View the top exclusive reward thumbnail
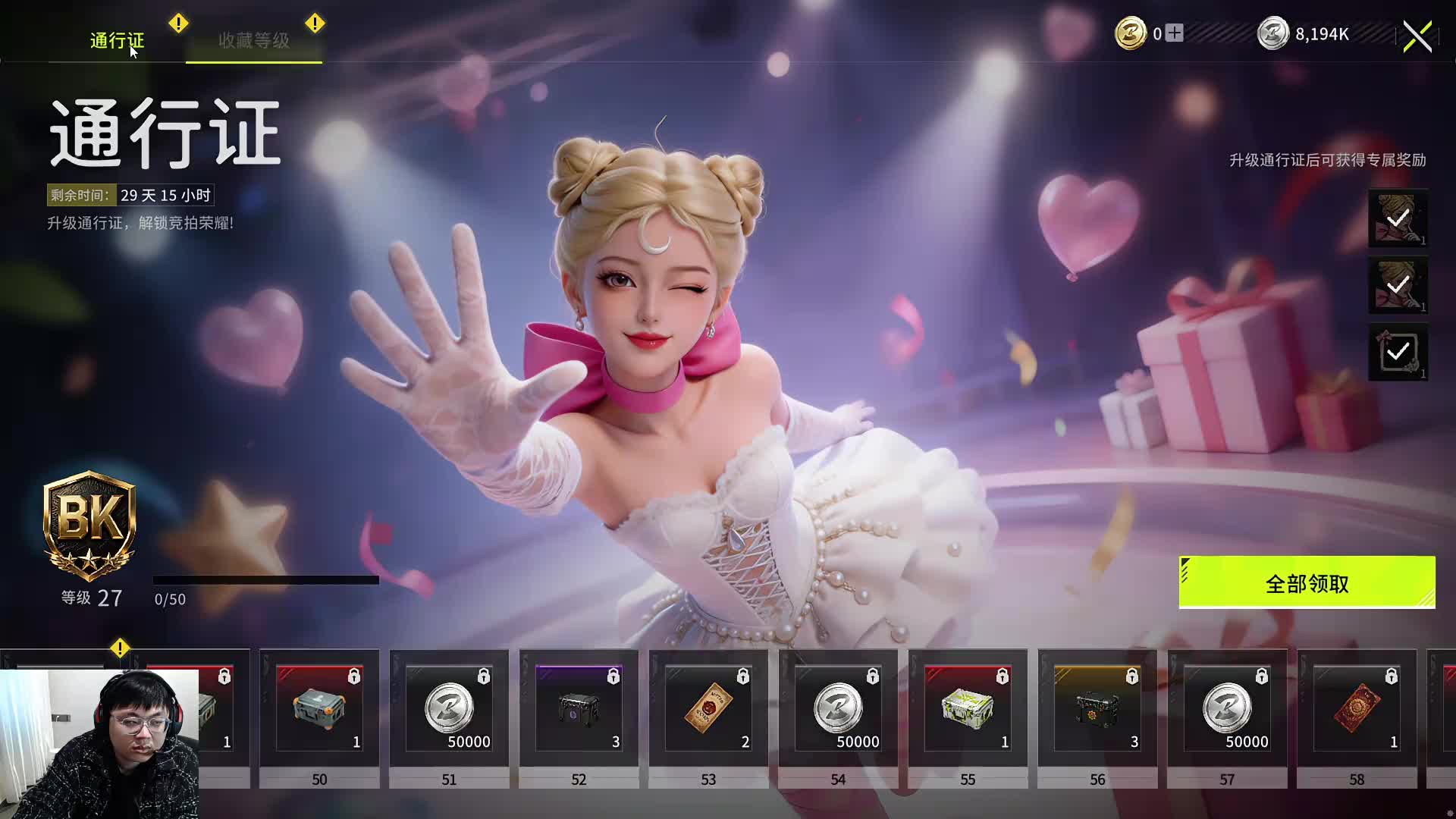 (x=1398, y=218)
